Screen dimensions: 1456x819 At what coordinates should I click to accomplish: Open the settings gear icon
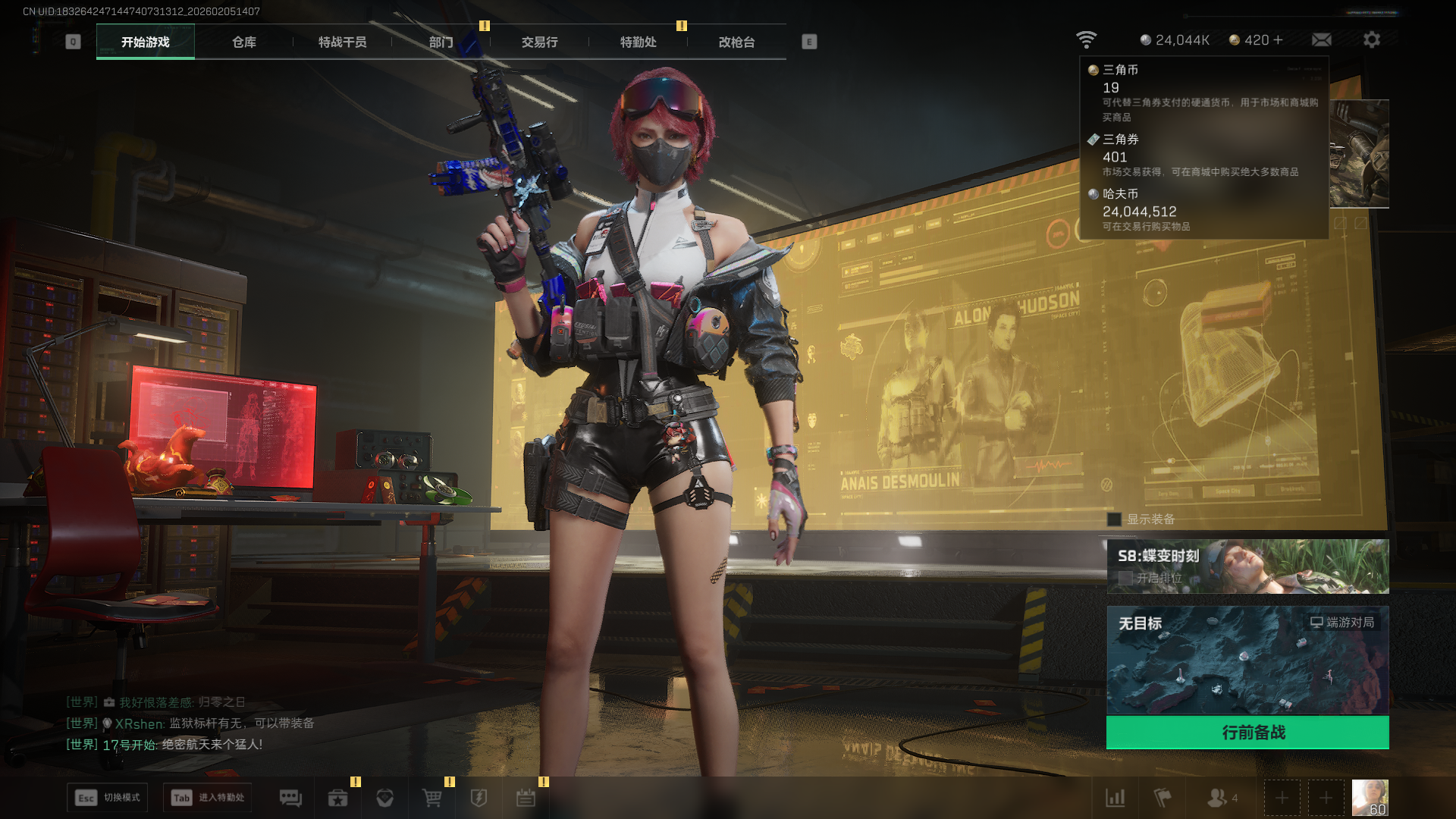click(1371, 39)
